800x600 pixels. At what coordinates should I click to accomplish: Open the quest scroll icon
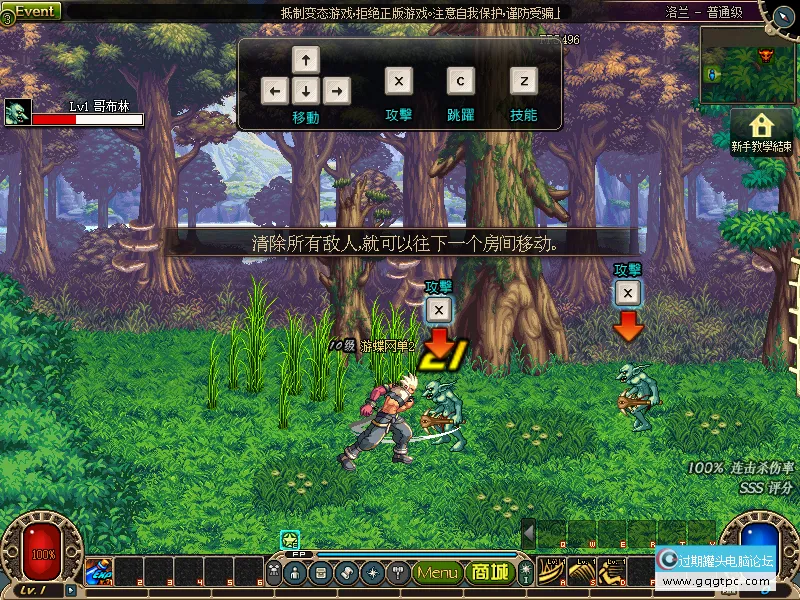[x=346, y=573]
